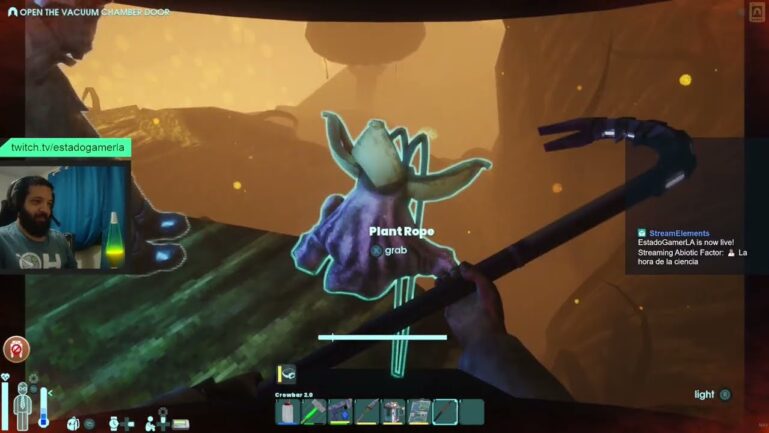Open the backpack inventory icon
The image size is (769, 433).
click(72, 423)
